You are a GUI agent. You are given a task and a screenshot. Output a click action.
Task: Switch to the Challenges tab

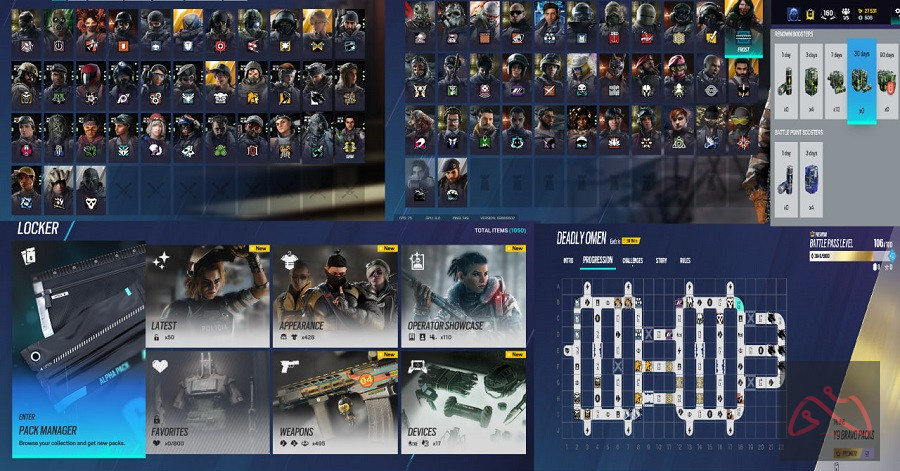[633, 261]
